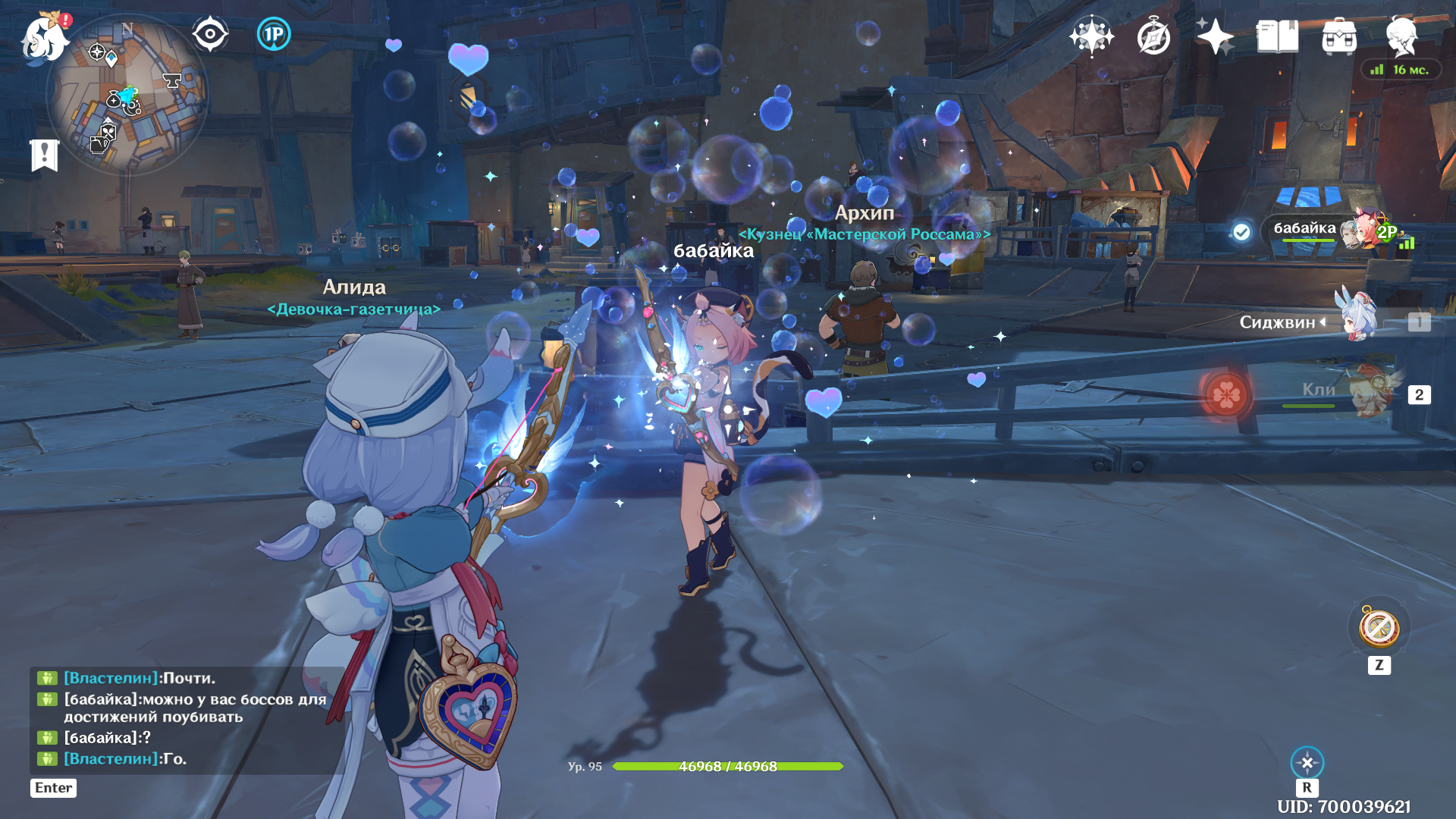Click the Enter chat input button

(53, 788)
